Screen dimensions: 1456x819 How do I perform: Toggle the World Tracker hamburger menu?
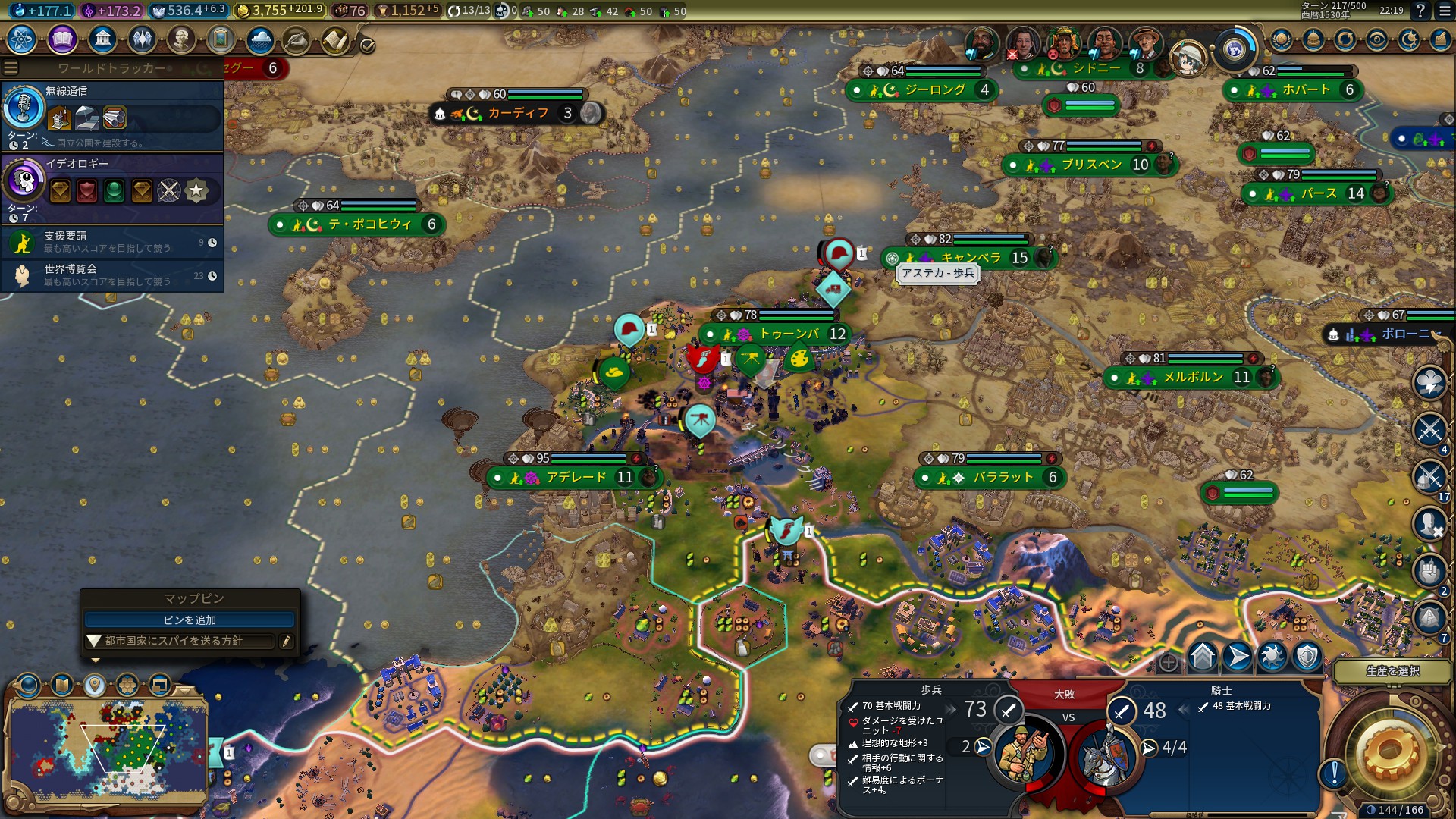tap(11, 68)
